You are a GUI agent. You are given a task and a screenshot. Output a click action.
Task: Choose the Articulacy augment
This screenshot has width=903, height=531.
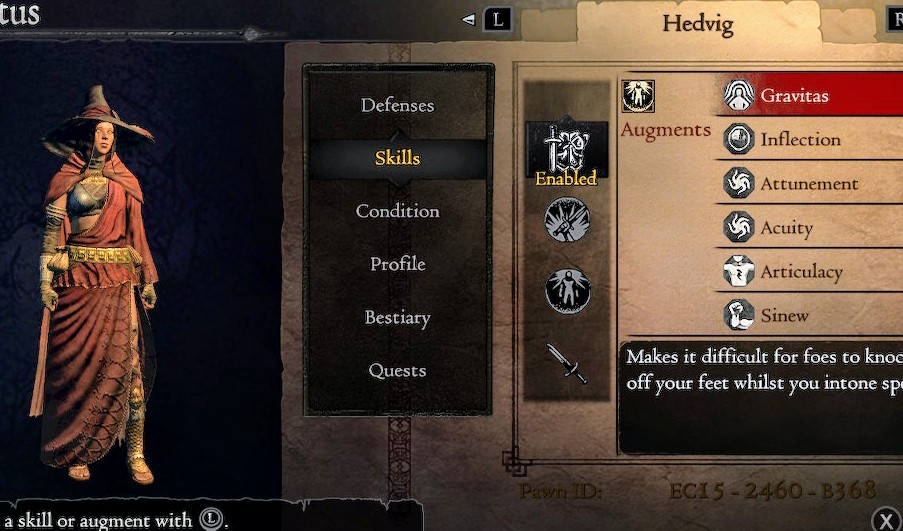click(x=810, y=272)
